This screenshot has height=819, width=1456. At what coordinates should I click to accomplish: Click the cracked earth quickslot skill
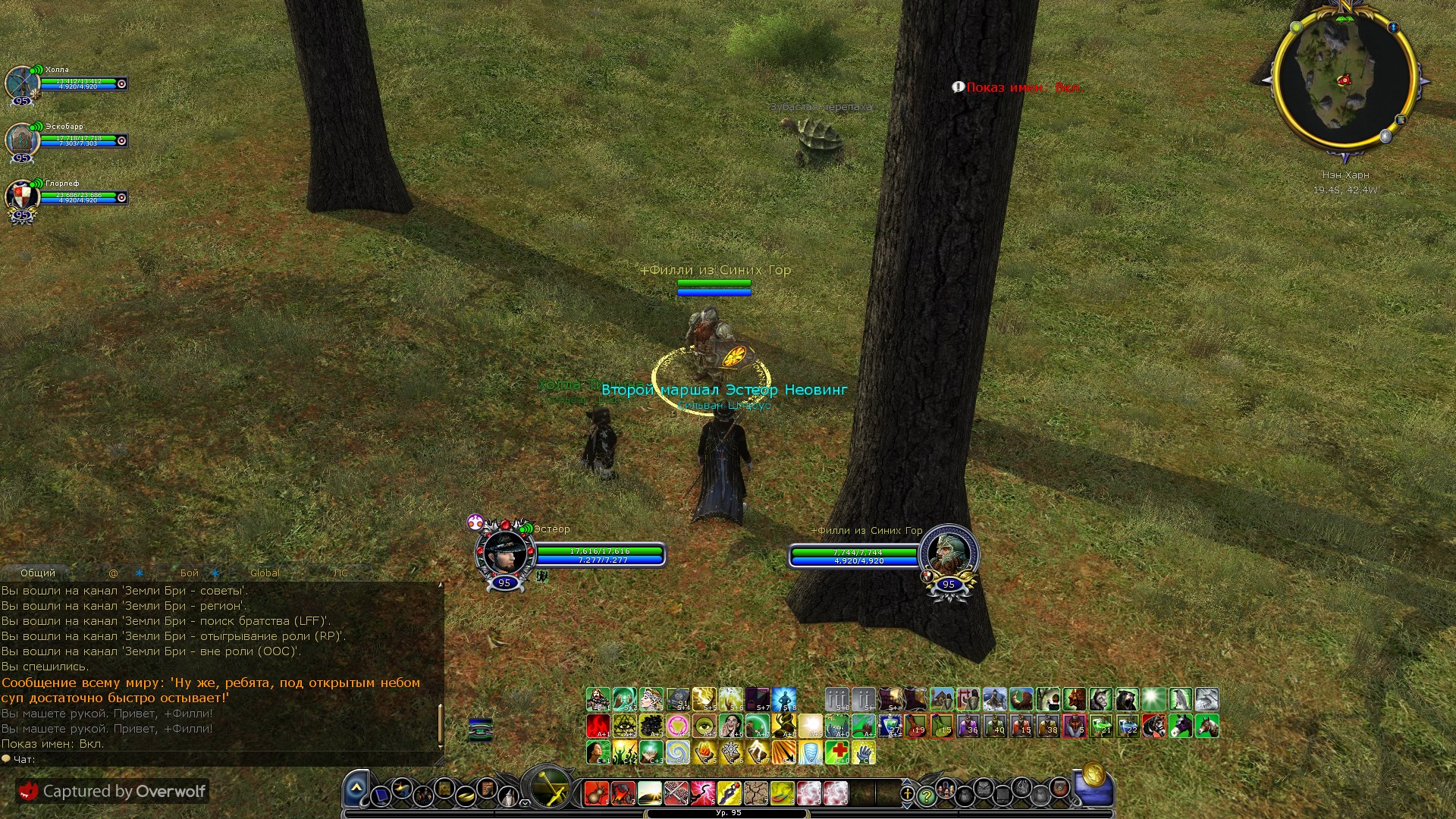tap(756, 794)
